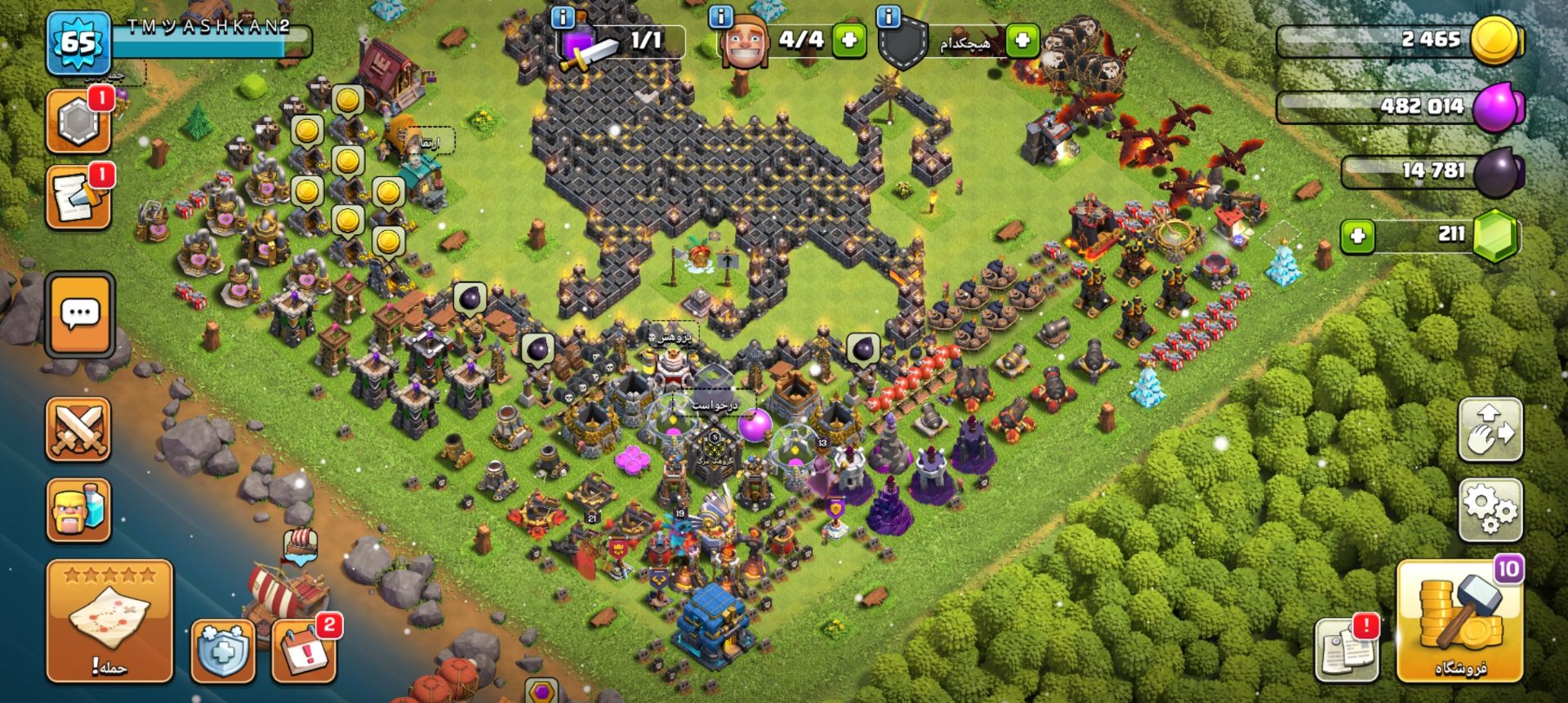This screenshot has height=703, width=1568.
Task: Open the Attack map button
Action: click(109, 621)
